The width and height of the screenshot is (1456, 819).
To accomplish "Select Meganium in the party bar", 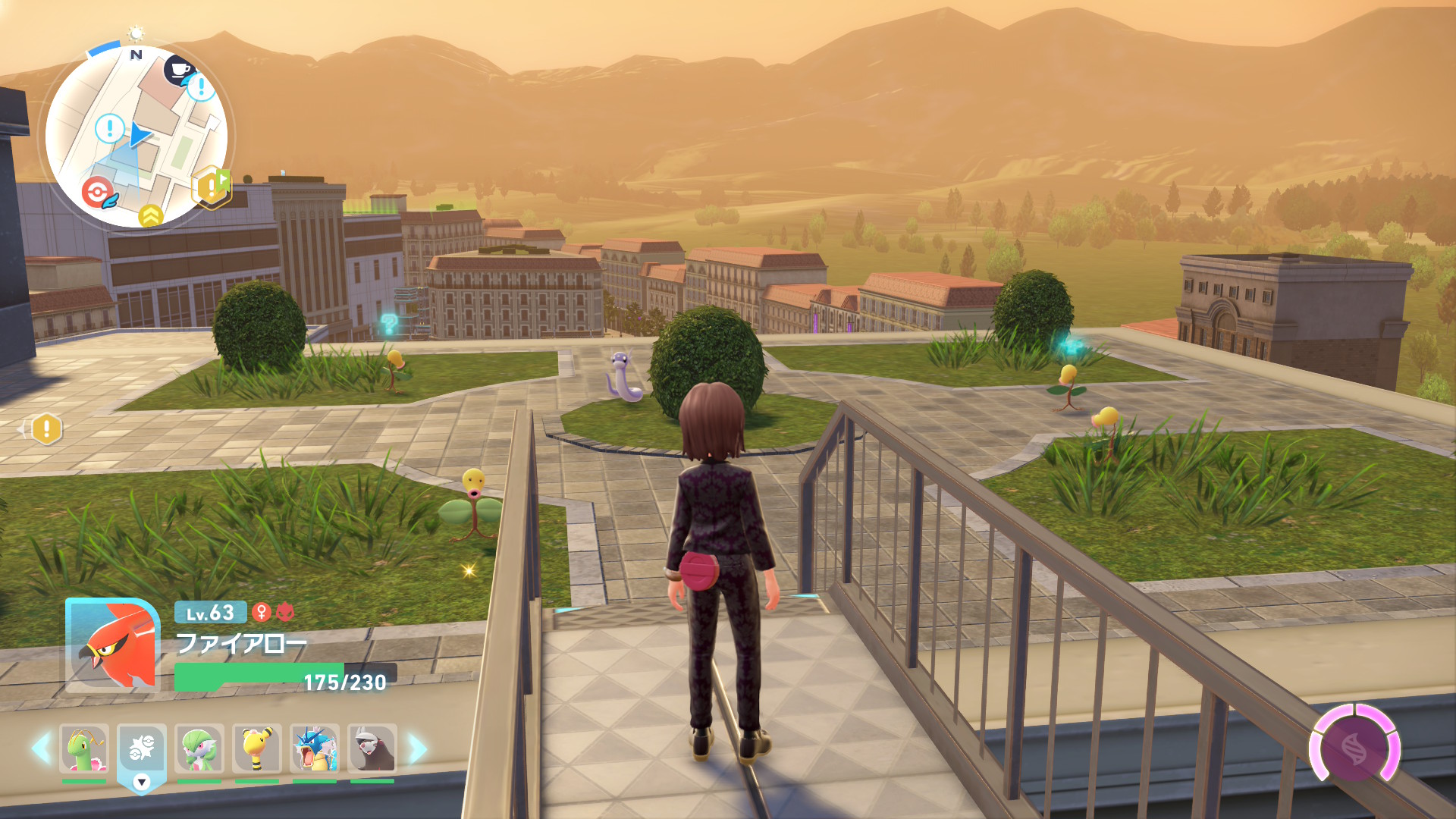I will pos(84,748).
